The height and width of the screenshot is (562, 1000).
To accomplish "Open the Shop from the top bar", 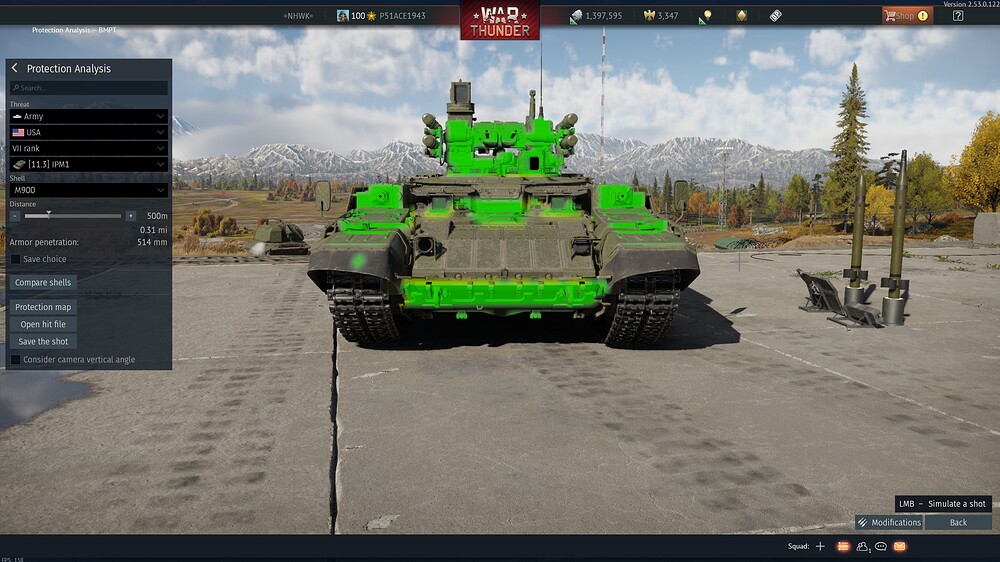I will click(x=906, y=16).
